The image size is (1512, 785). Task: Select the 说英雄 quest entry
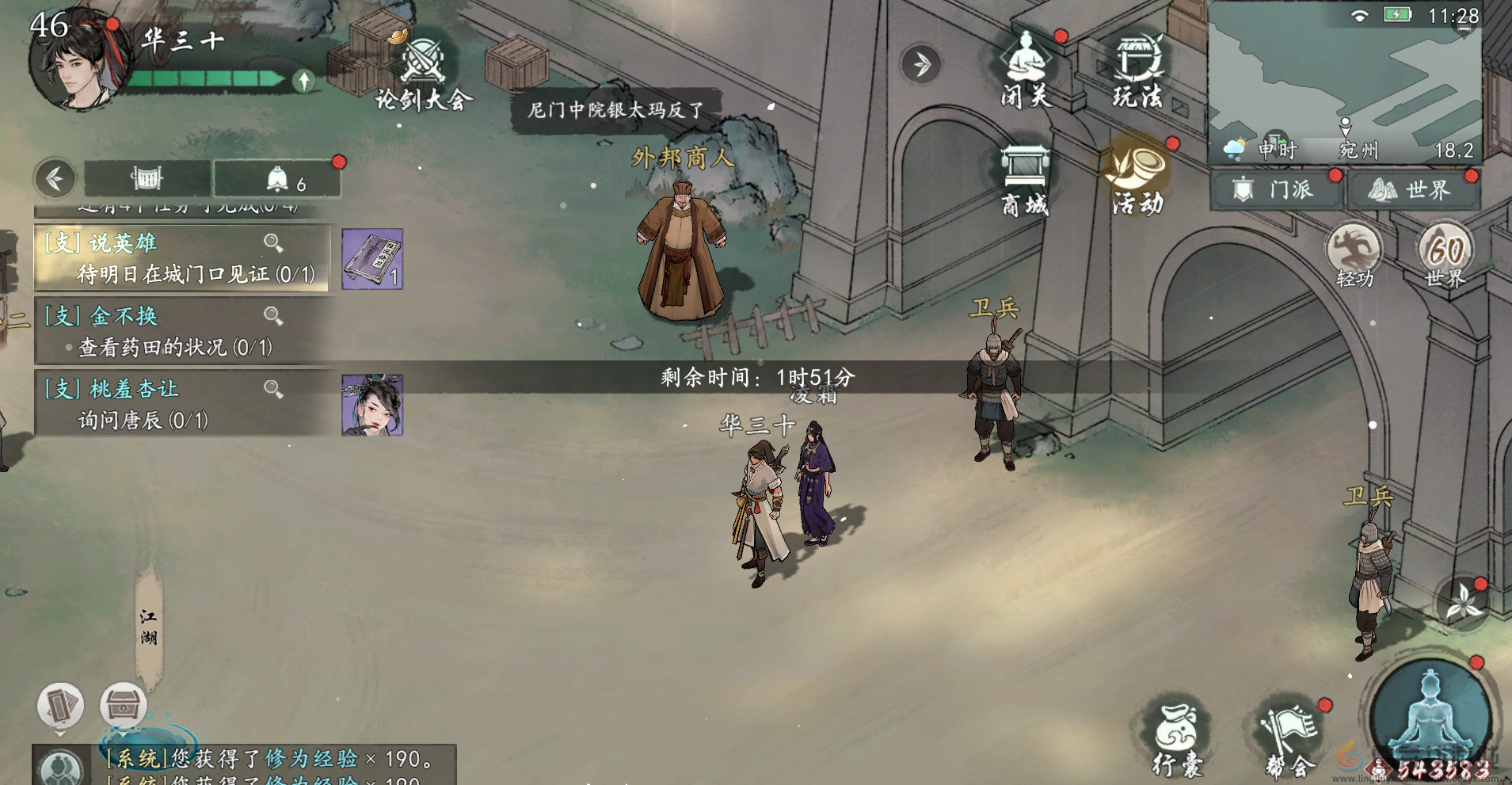click(x=181, y=258)
